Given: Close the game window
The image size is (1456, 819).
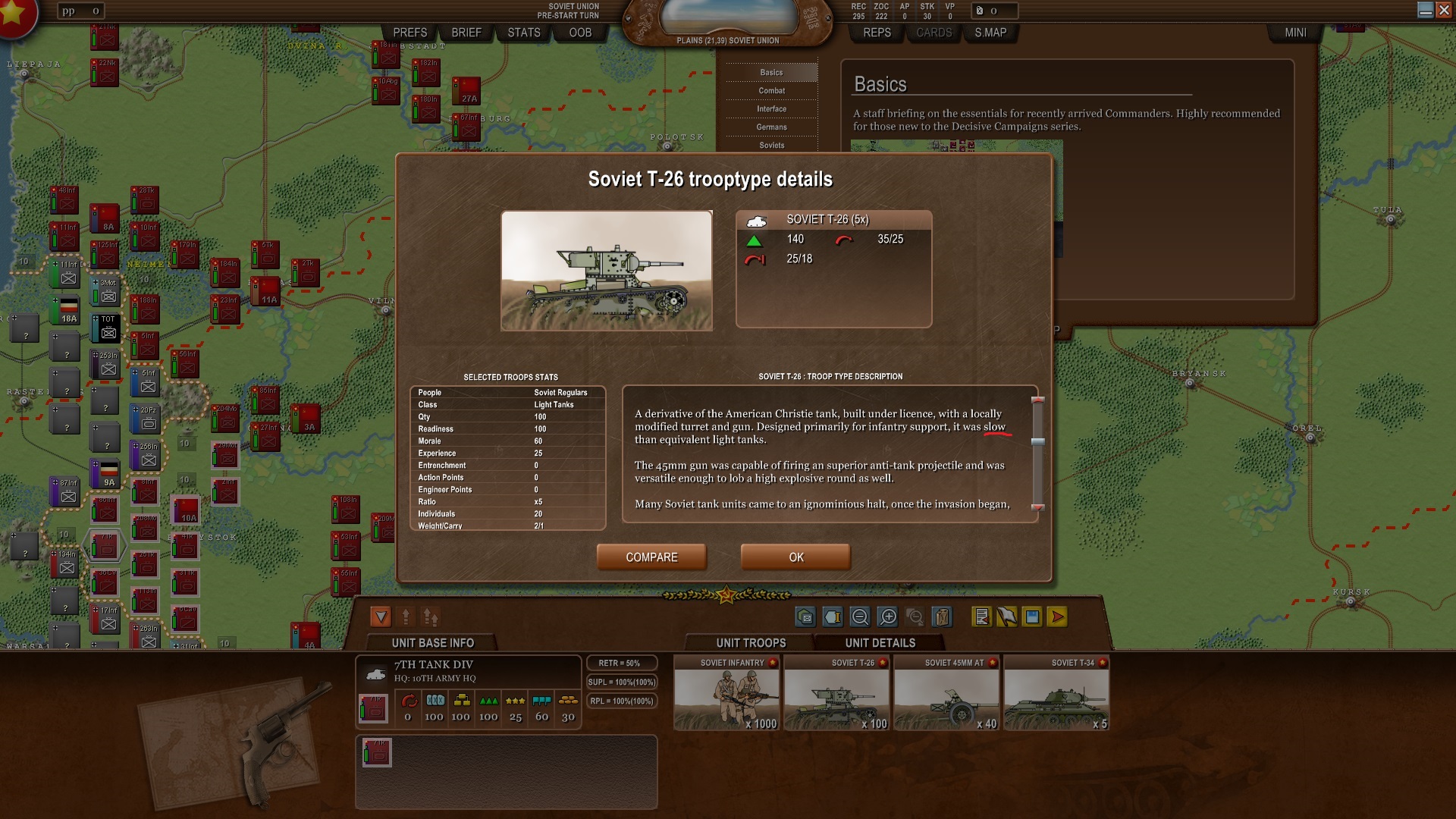Looking at the screenshot, I should coord(1445,10).
